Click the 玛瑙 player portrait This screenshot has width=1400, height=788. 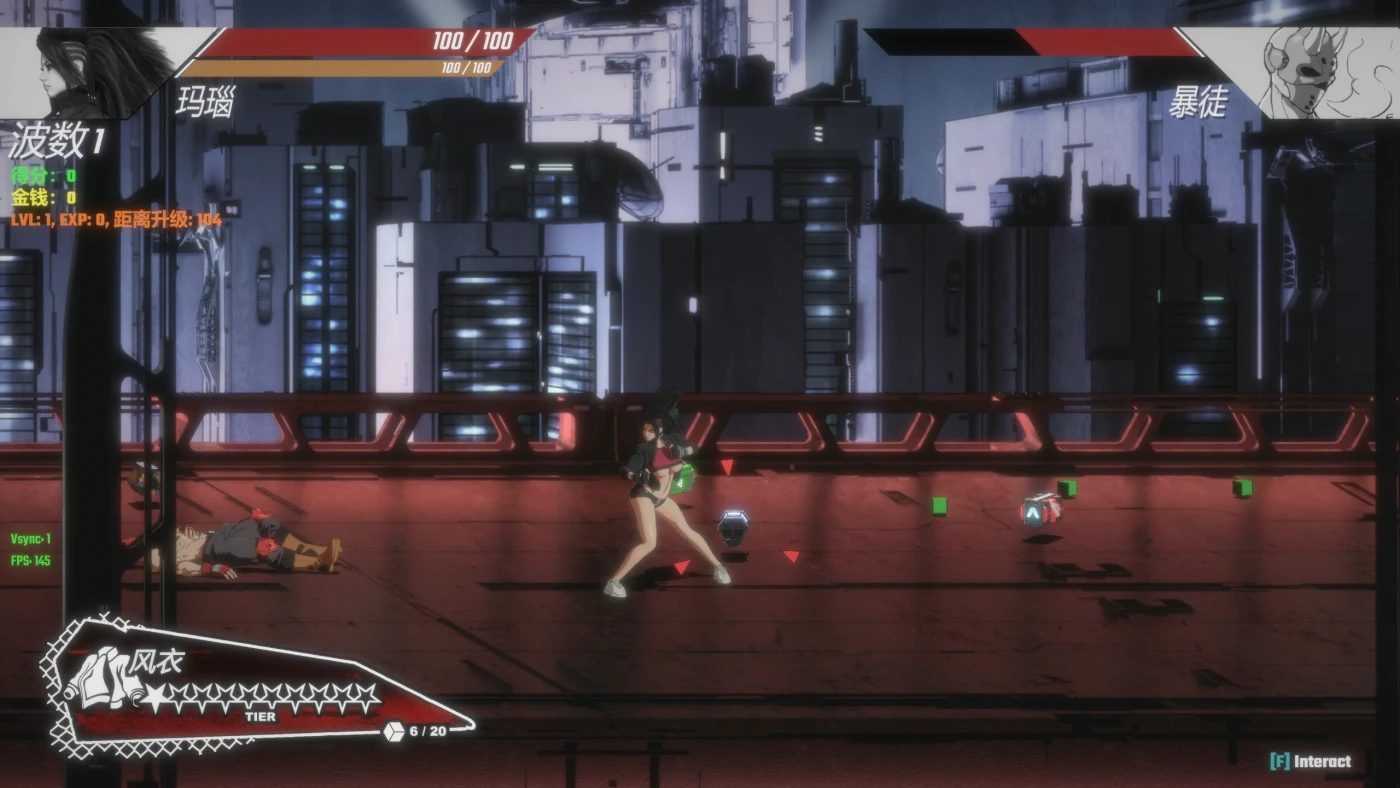point(95,72)
